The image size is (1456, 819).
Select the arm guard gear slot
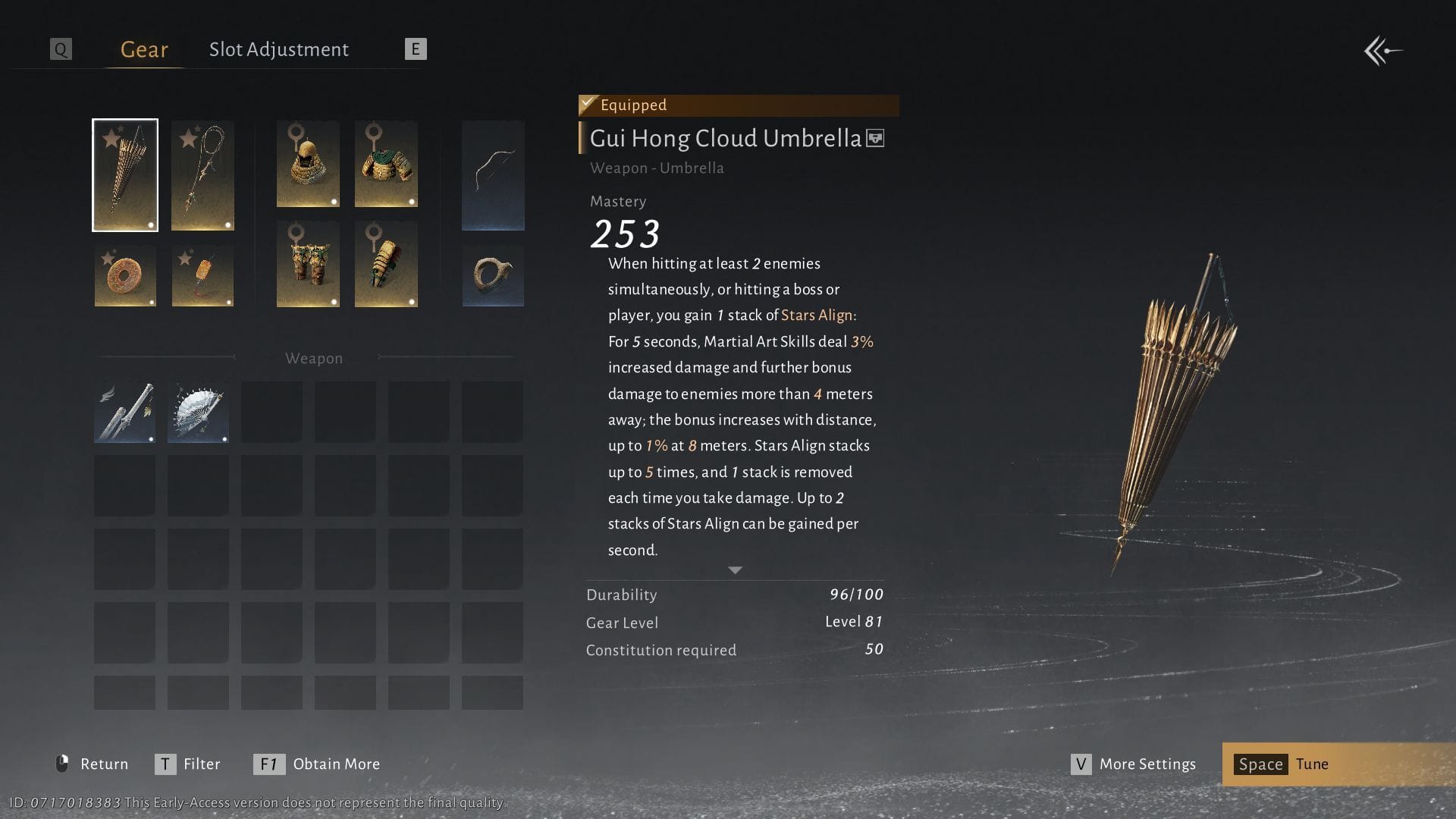tap(386, 264)
